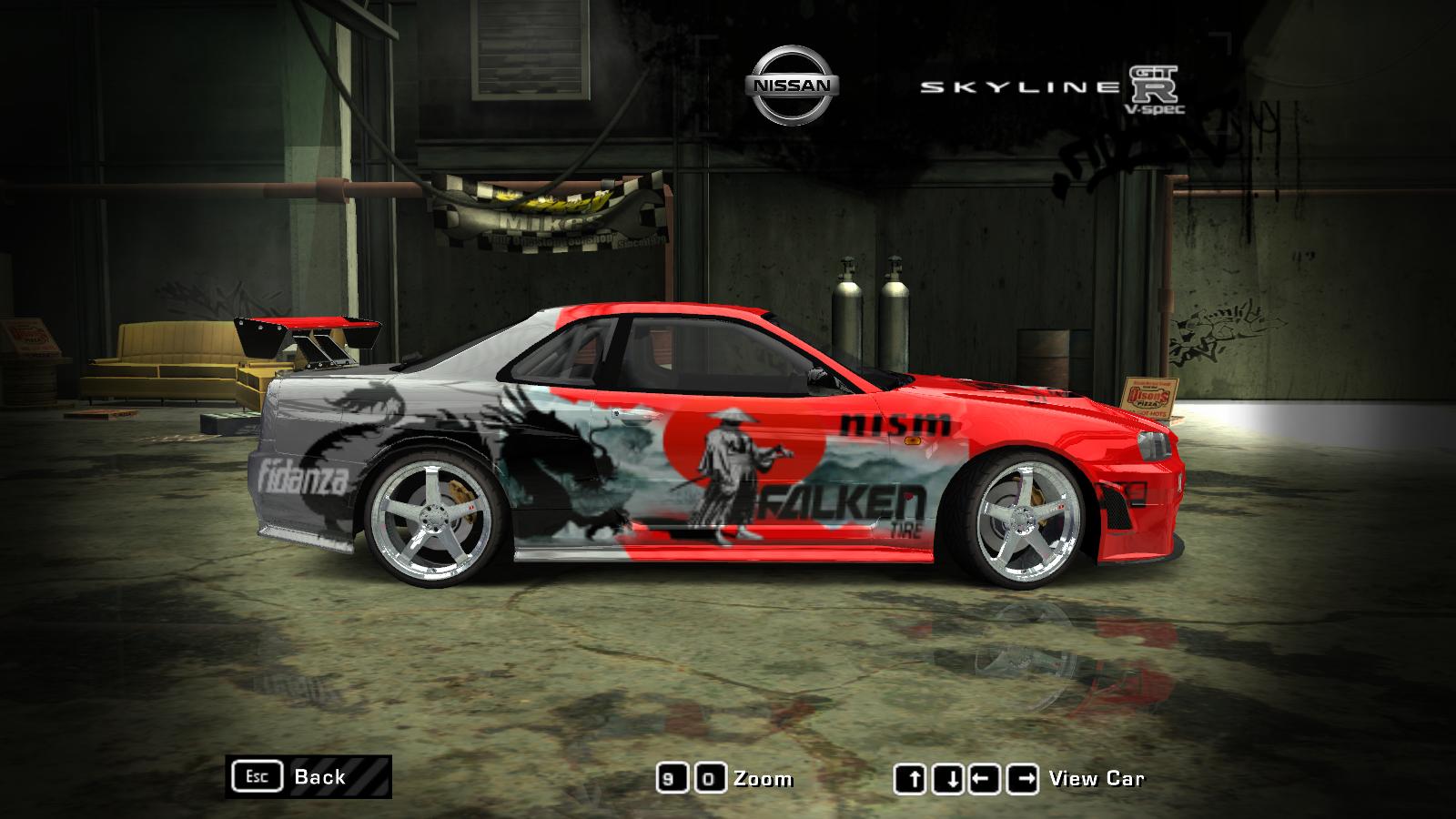
Task: Select the View Car label
Action: click(1097, 778)
